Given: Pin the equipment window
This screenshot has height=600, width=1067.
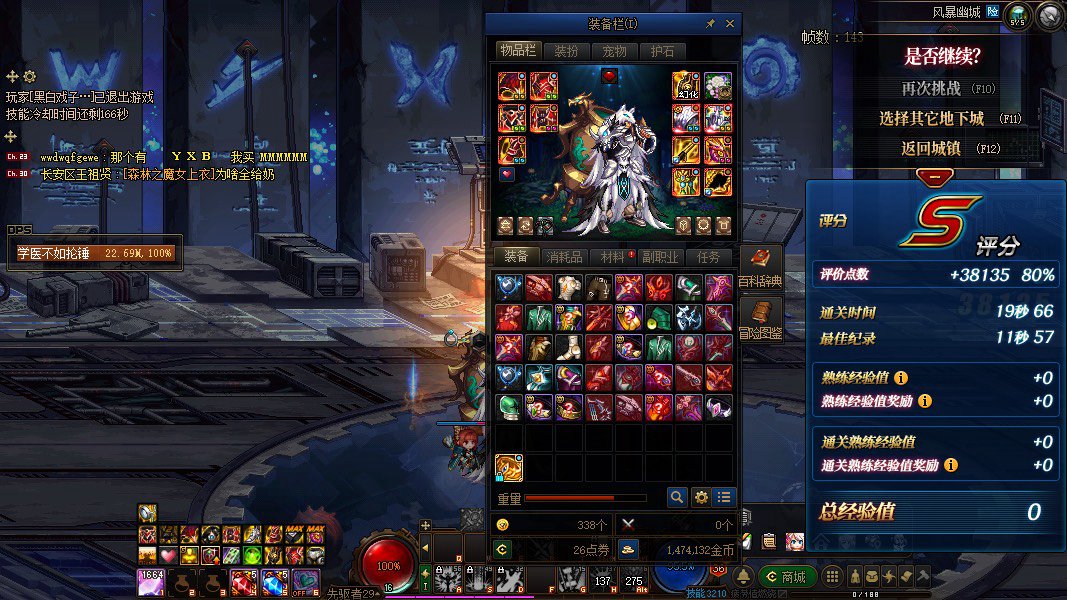Looking at the screenshot, I should [x=710, y=24].
